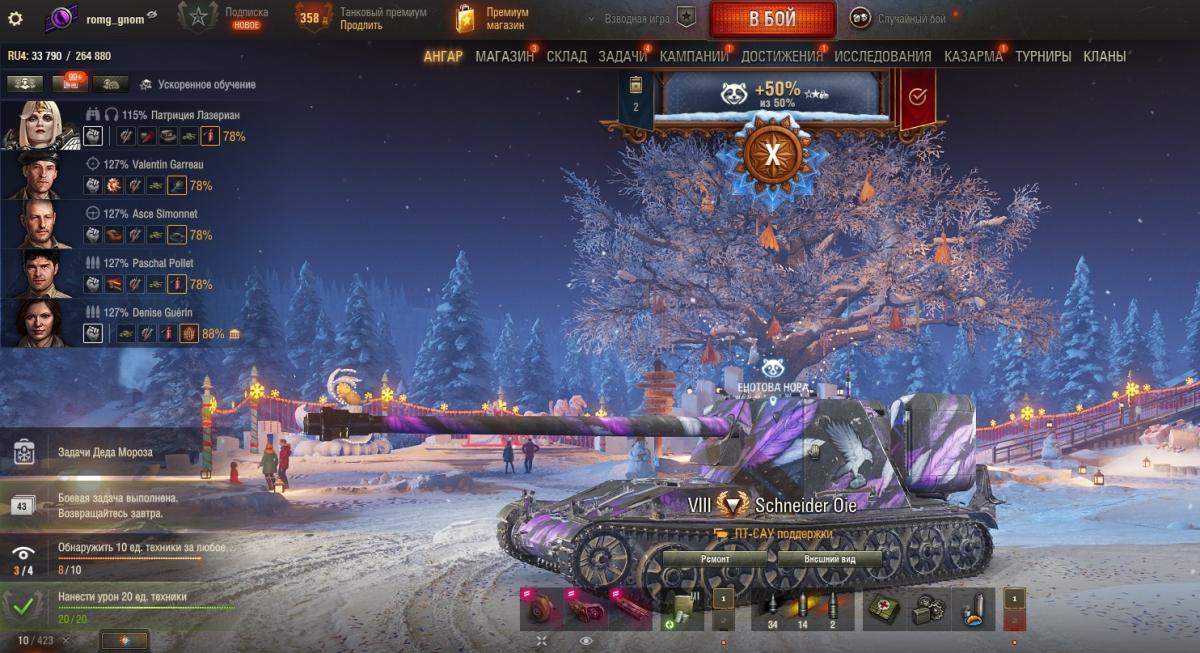Open the ТУРНИРЫ tab
The image size is (1200, 653).
coord(1043,57)
